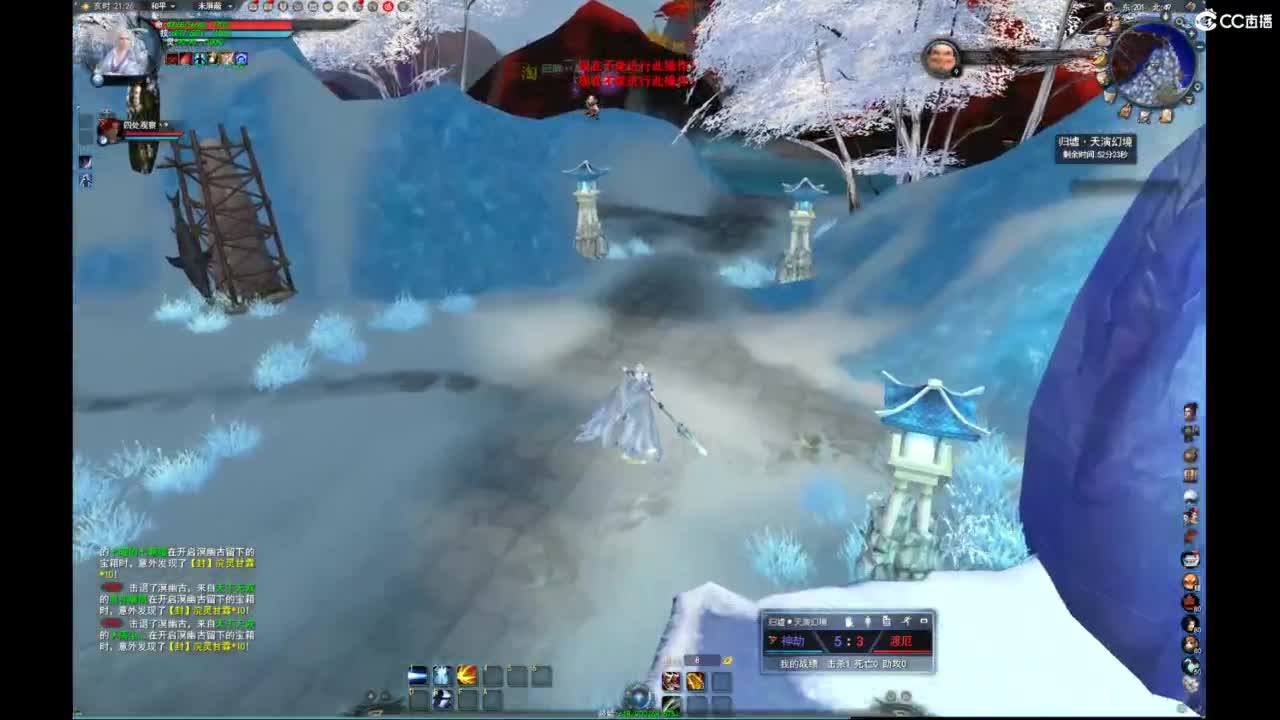This screenshot has height=720, width=1280.
Task: Cancel the blue swirl buff under the health bar
Action: [240, 60]
